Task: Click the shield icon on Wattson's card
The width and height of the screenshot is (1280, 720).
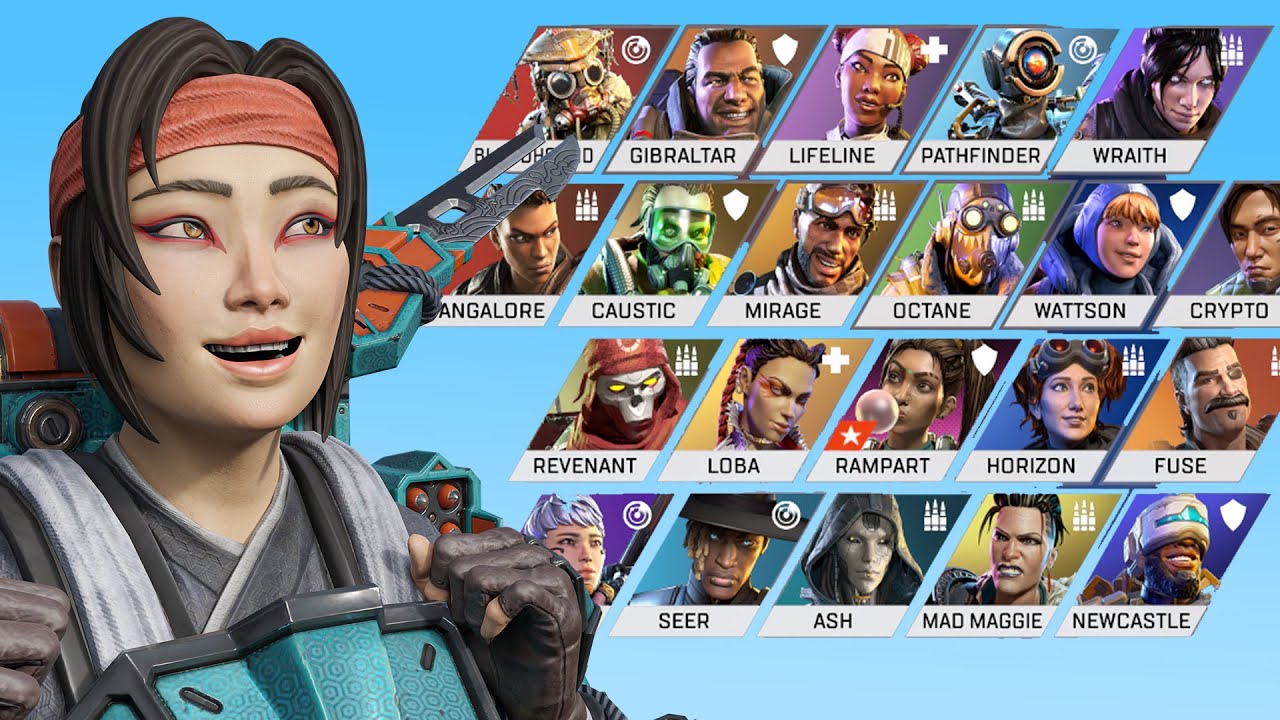Action: 1182,207
